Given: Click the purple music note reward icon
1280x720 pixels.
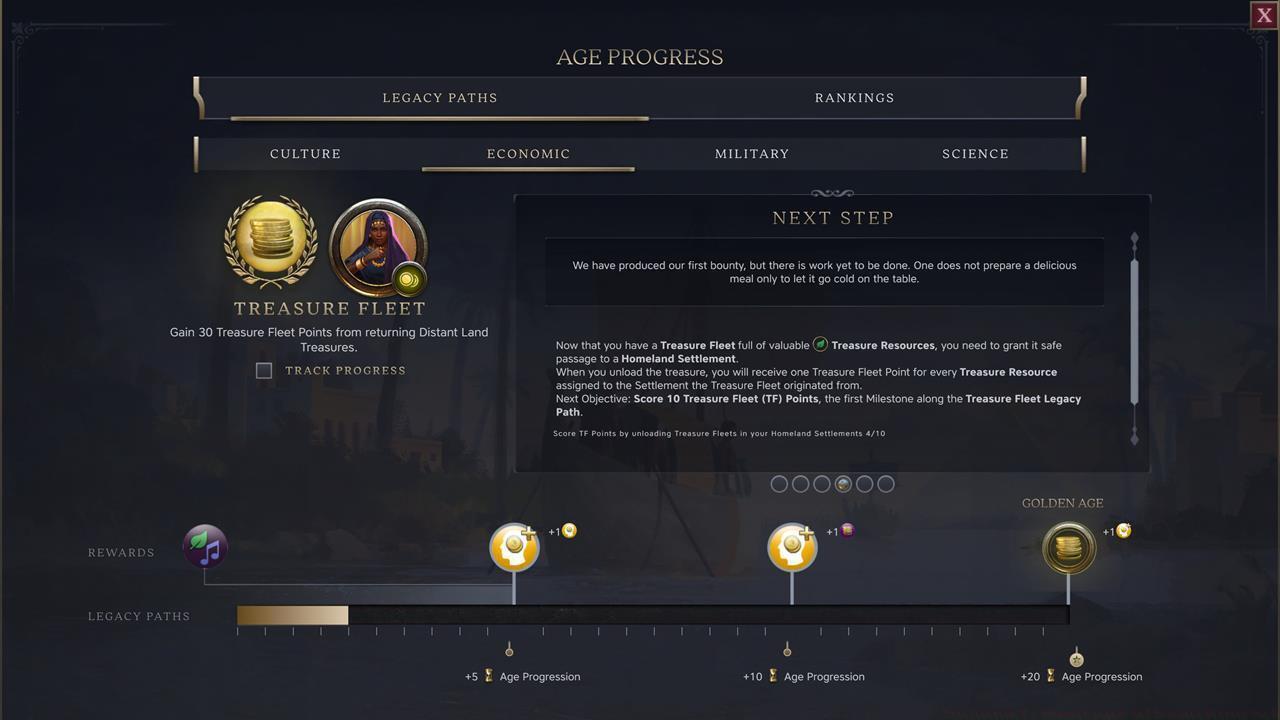Looking at the screenshot, I should coord(205,546).
